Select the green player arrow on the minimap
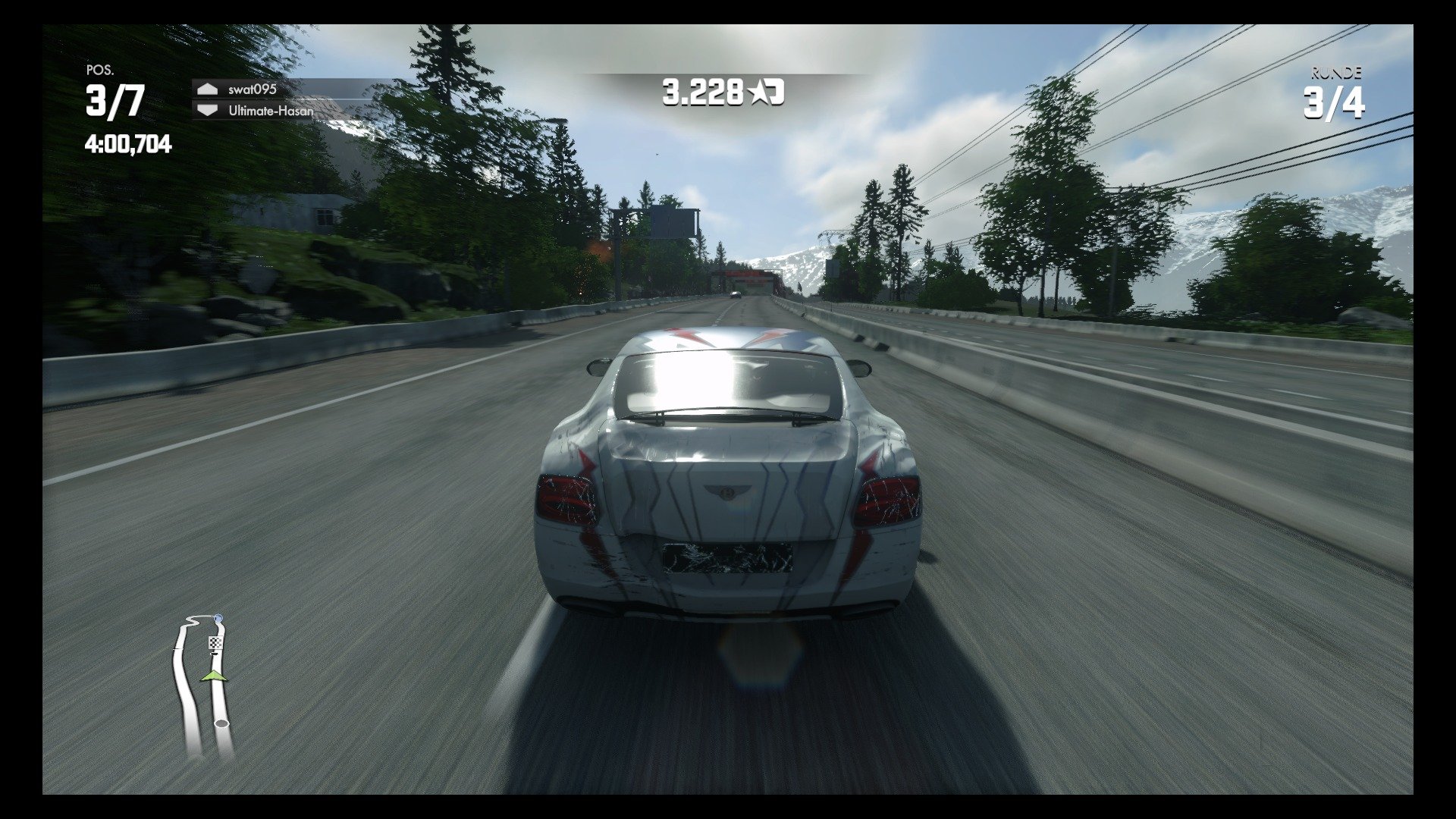The width and height of the screenshot is (1456, 819). [x=214, y=676]
